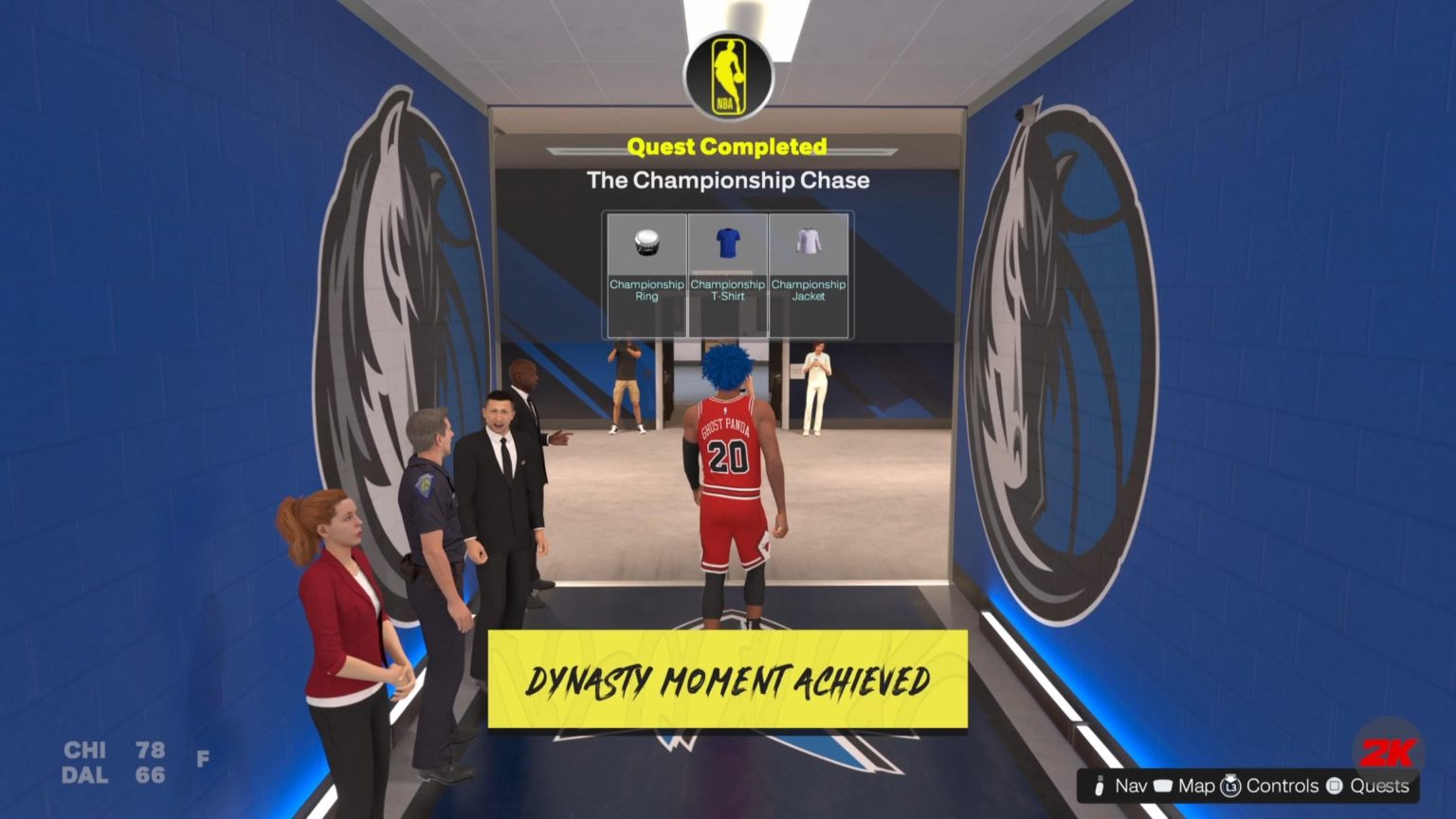This screenshot has height=819, width=1456.
Task: Open the Map from the hint bar
Action: point(1196,785)
